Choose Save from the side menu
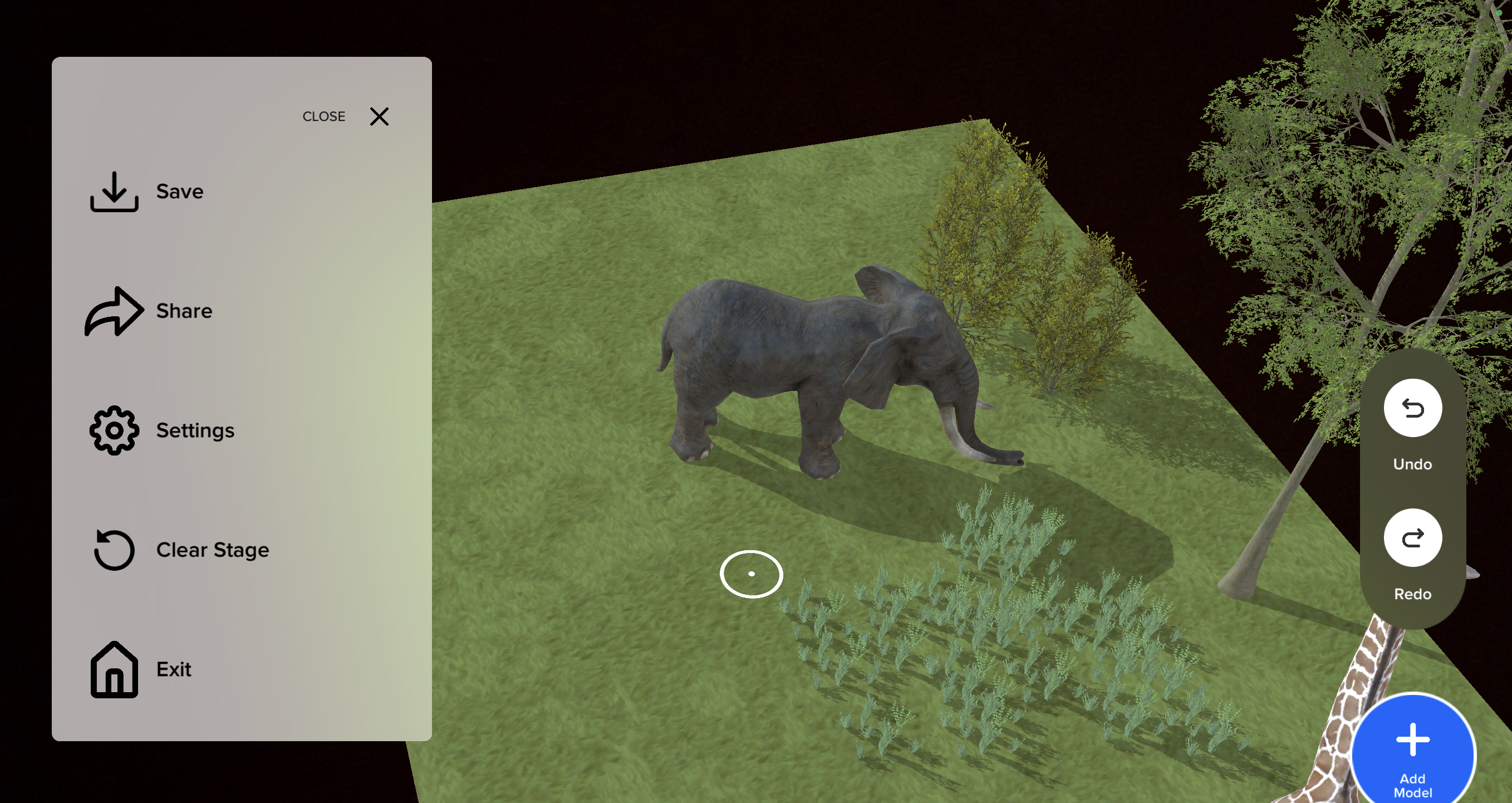The width and height of the screenshot is (1512, 803). click(x=179, y=191)
